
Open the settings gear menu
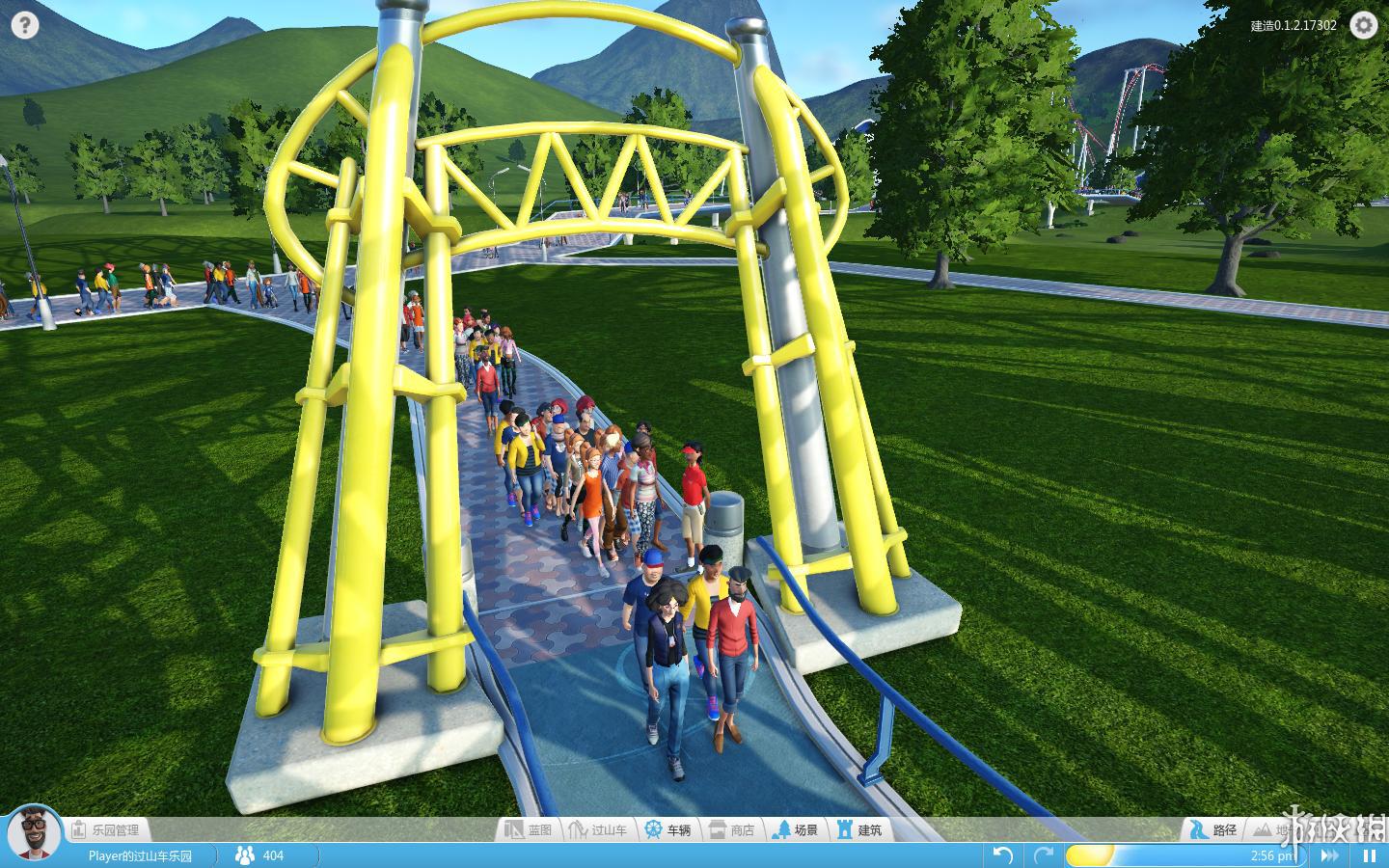1363,25
